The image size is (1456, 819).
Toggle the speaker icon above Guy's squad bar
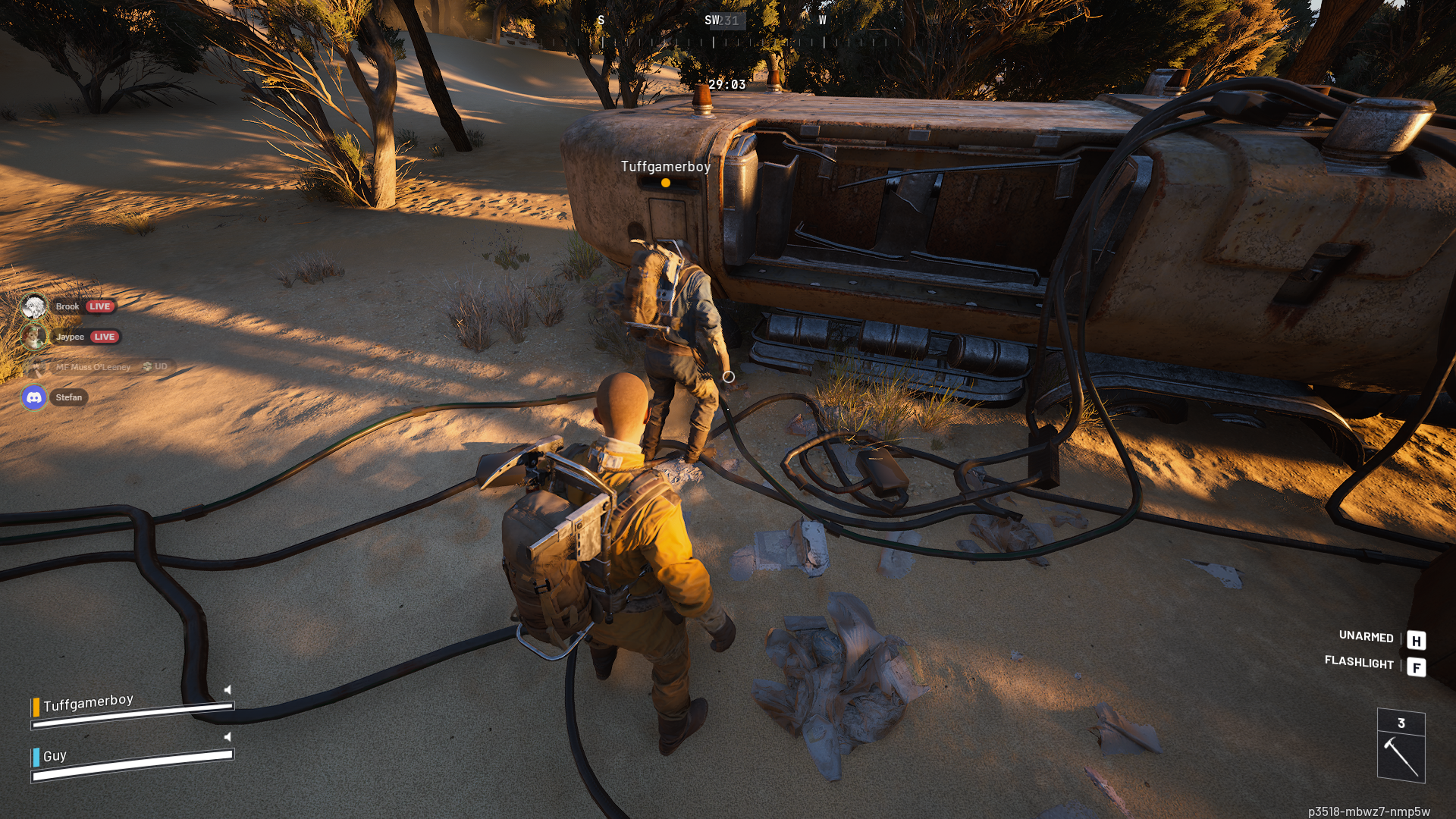[x=227, y=736]
